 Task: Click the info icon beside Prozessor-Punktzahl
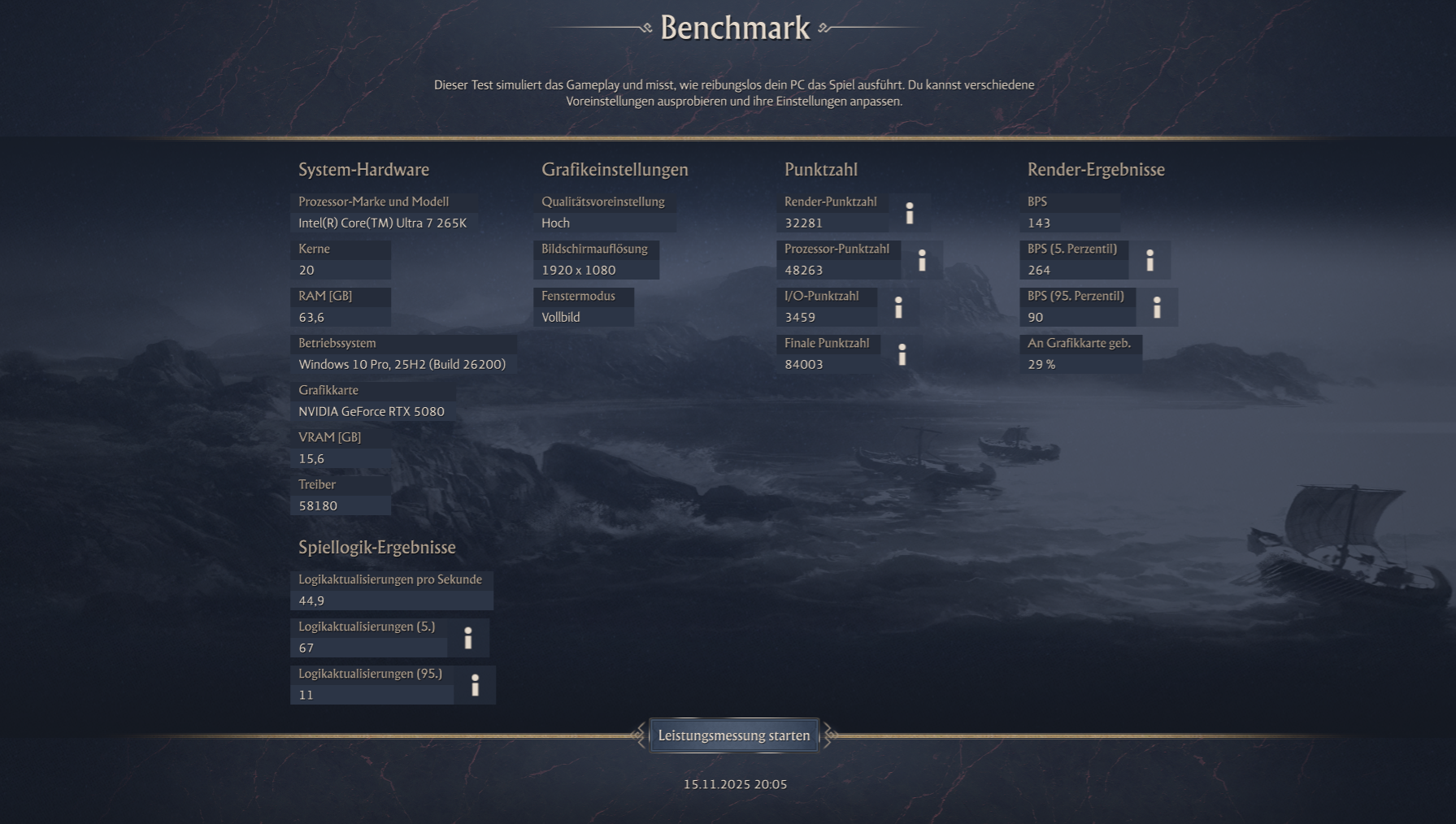(x=923, y=260)
